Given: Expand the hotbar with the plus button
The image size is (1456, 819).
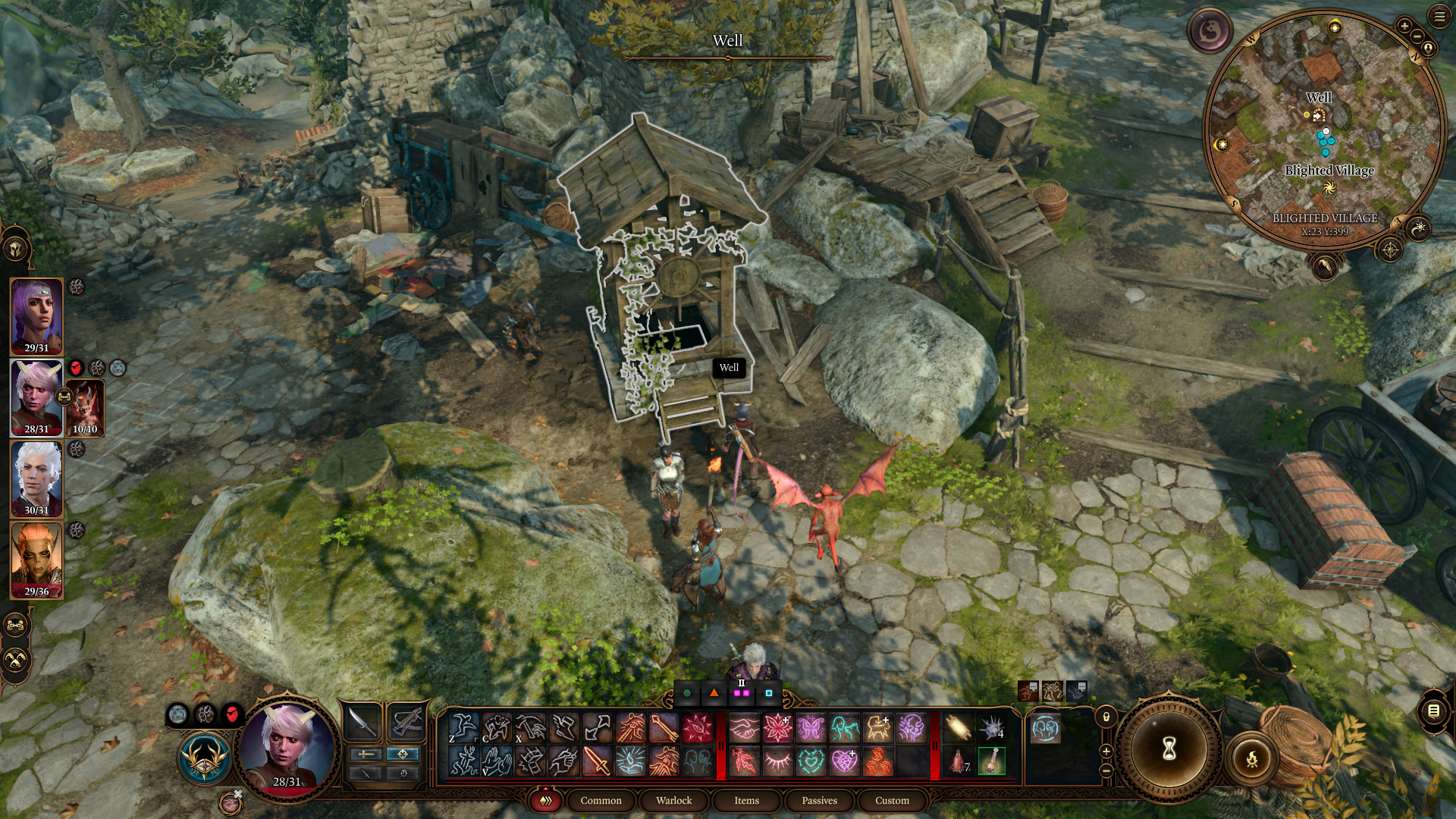Looking at the screenshot, I should coord(1106,751).
